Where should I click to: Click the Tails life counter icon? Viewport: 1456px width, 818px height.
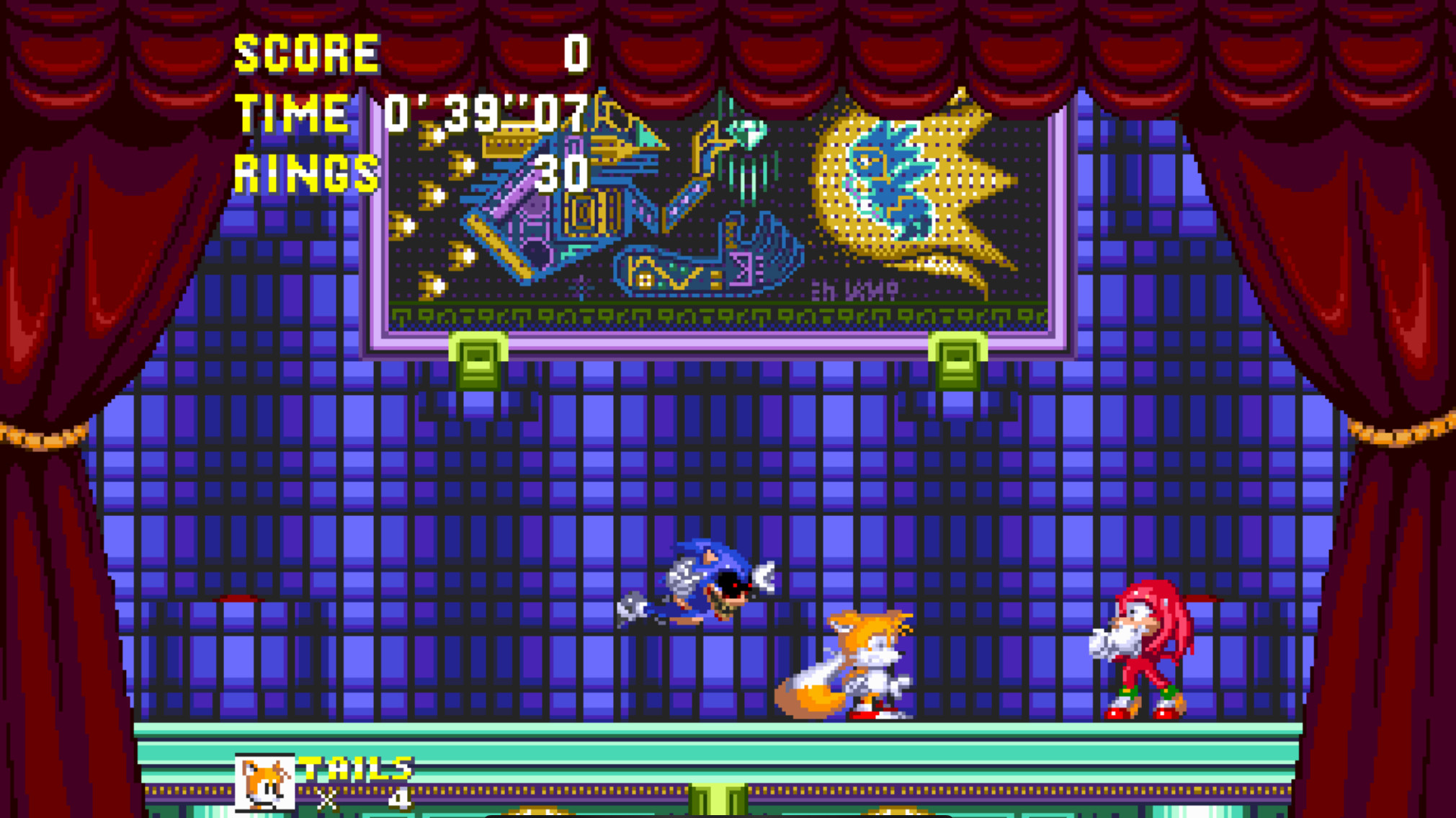point(264,783)
